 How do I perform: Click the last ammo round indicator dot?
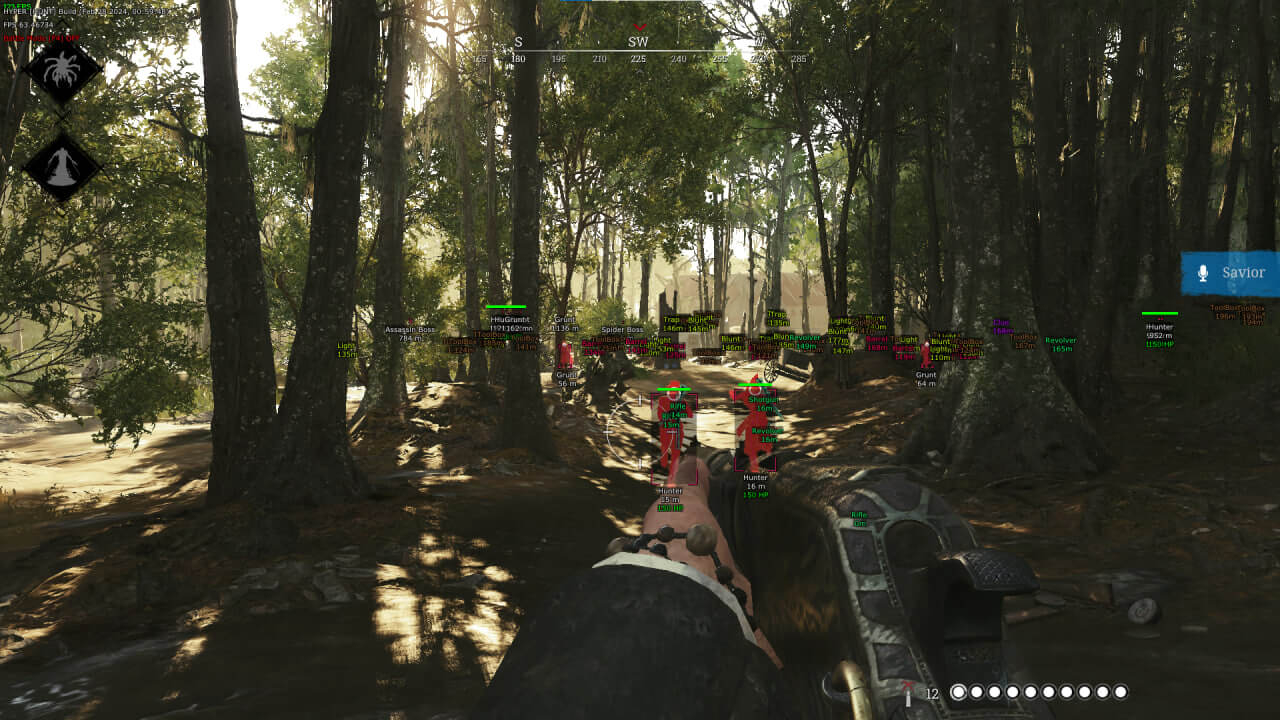[1121, 690]
